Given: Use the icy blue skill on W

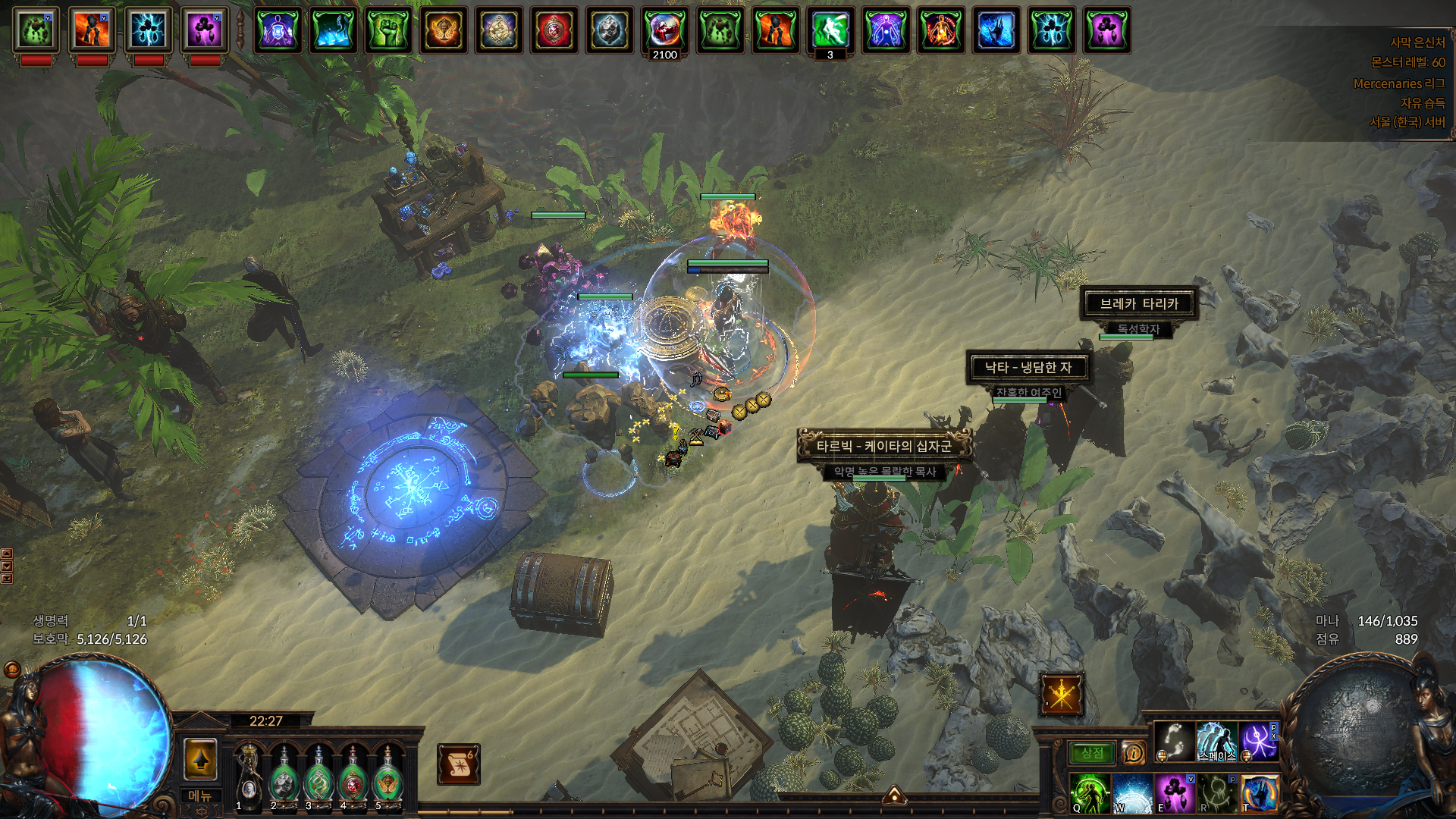Looking at the screenshot, I should pyautogui.click(x=1132, y=793).
